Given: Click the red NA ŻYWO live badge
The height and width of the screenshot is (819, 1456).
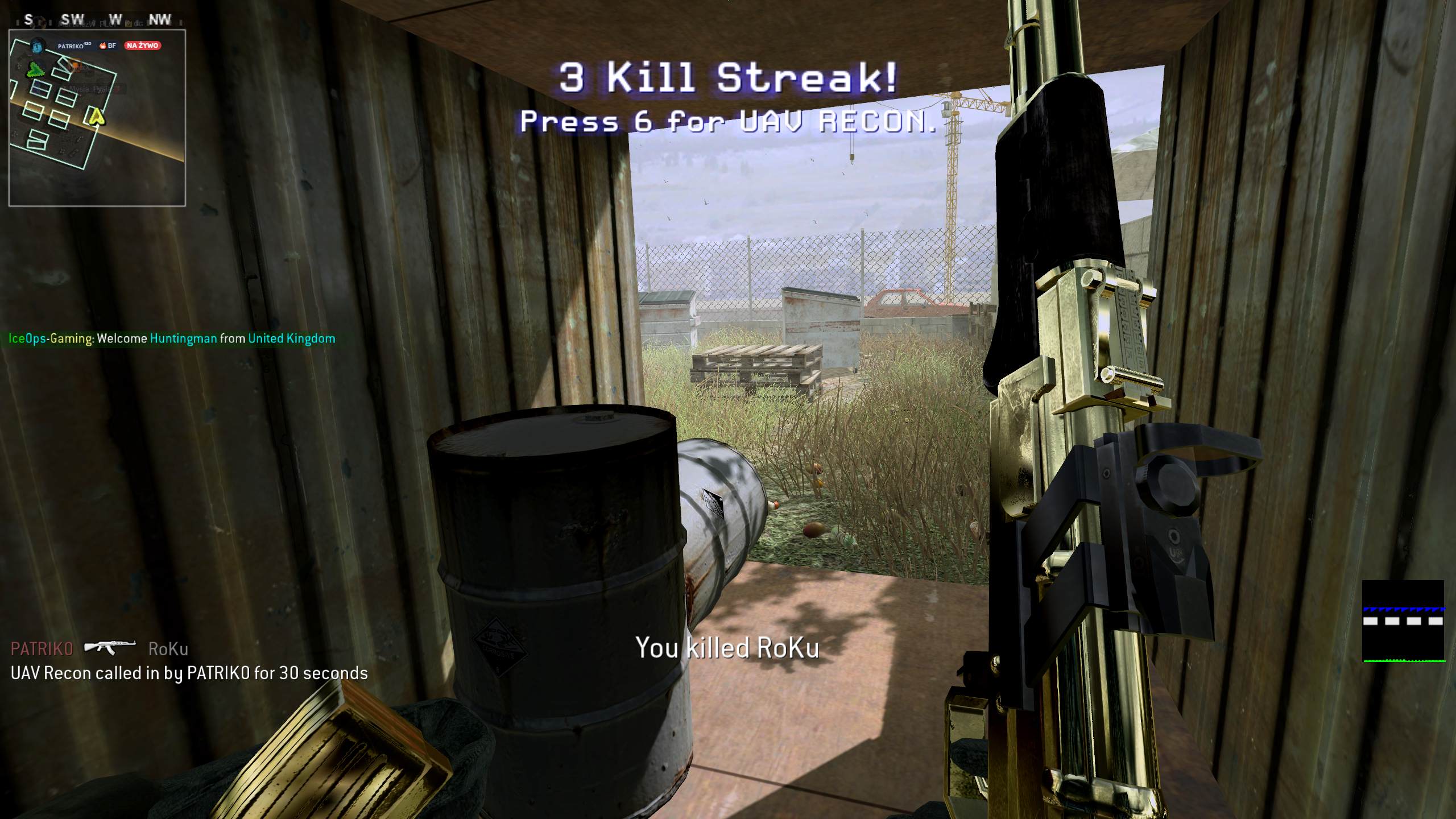Looking at the screenshot, I should pyautogui.click(x=143, y=45).
